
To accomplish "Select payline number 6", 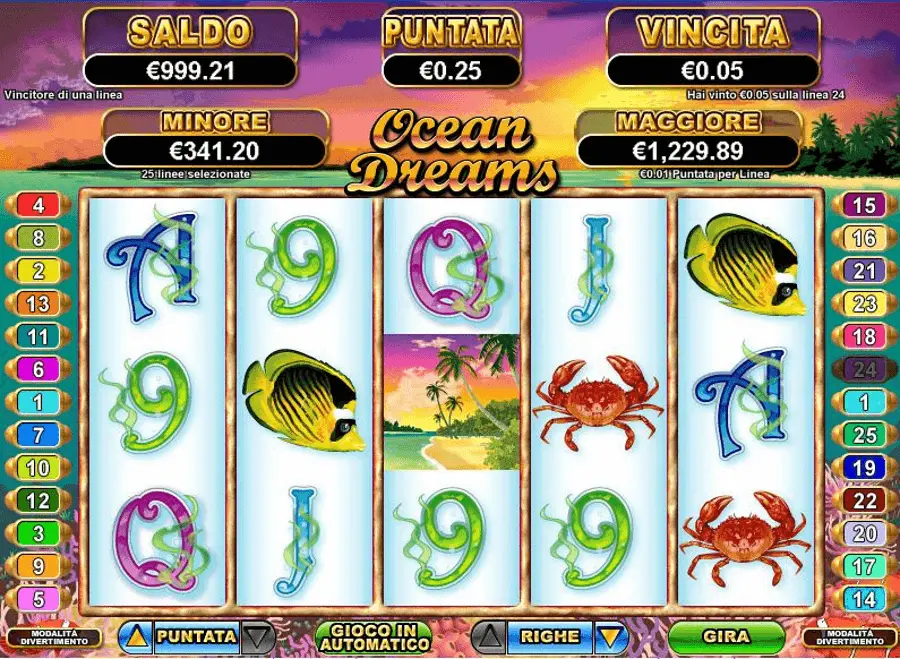I will (39, 369).
